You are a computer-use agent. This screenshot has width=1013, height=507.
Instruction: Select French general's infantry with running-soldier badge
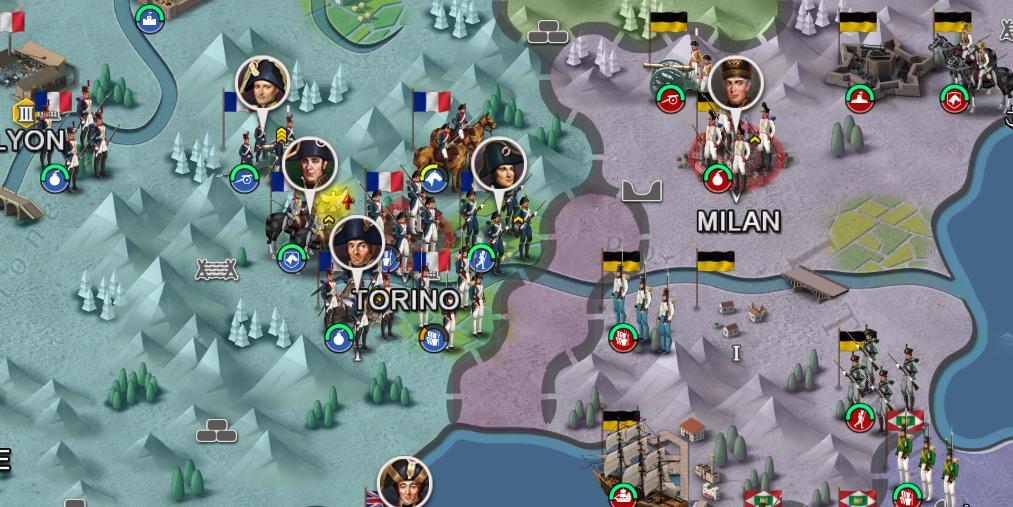click(x=495, y=225)
